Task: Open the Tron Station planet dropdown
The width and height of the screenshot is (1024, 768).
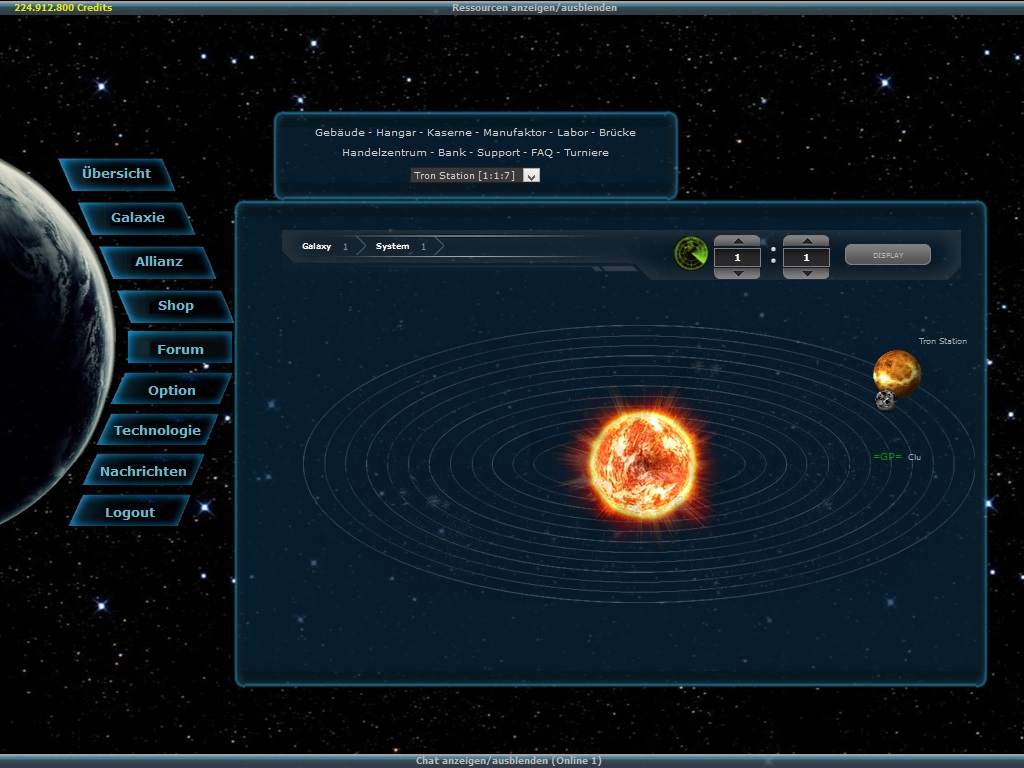Action: [x=532, y=176]
